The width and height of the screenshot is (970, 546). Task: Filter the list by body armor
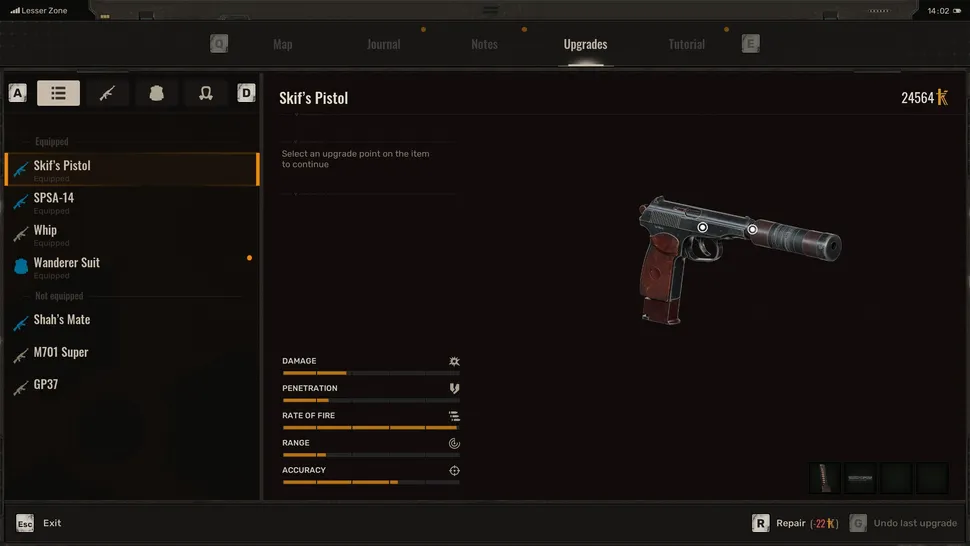click(x=156, y=93)
